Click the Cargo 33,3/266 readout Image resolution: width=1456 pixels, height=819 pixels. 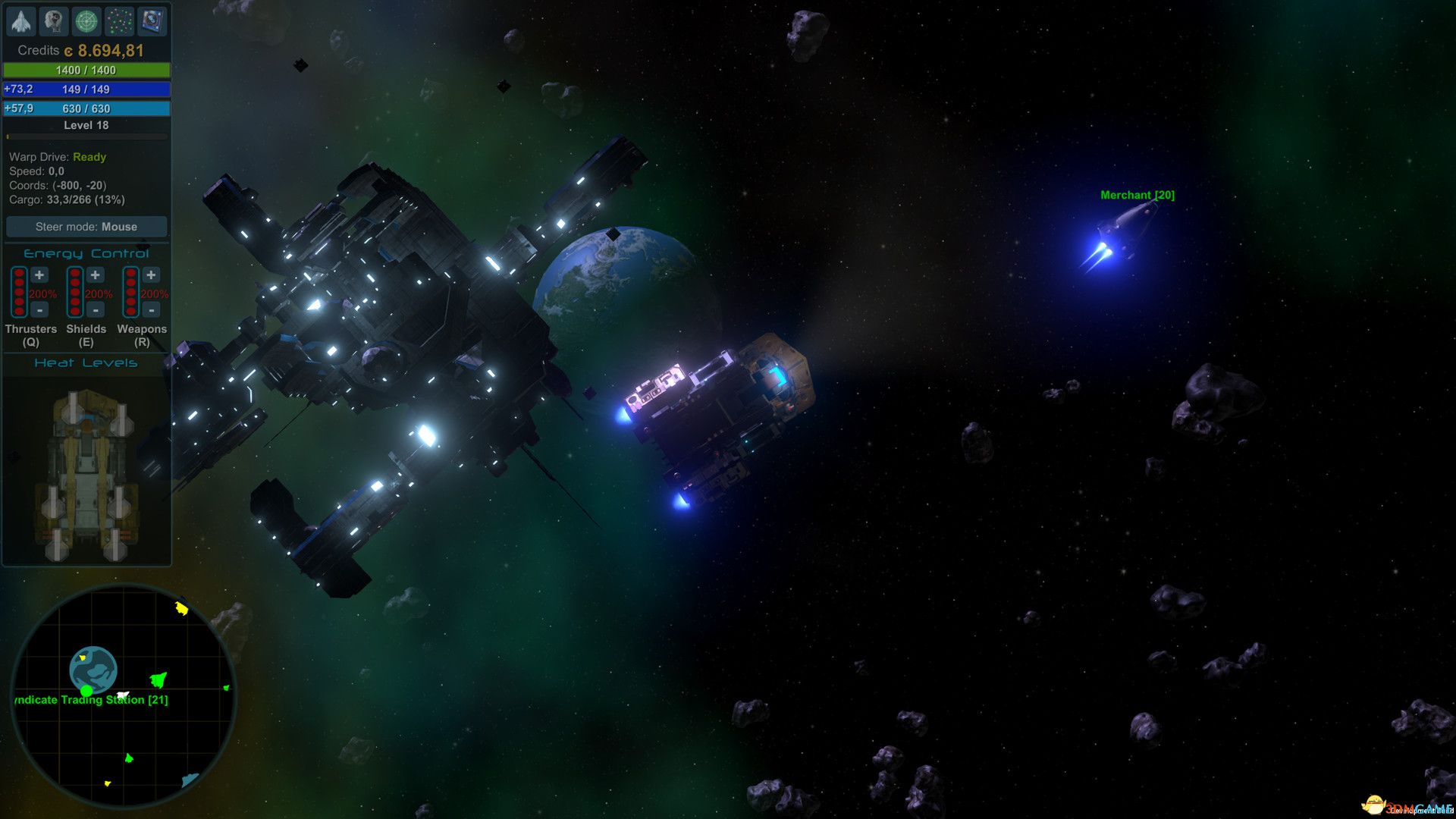point(66,199)
